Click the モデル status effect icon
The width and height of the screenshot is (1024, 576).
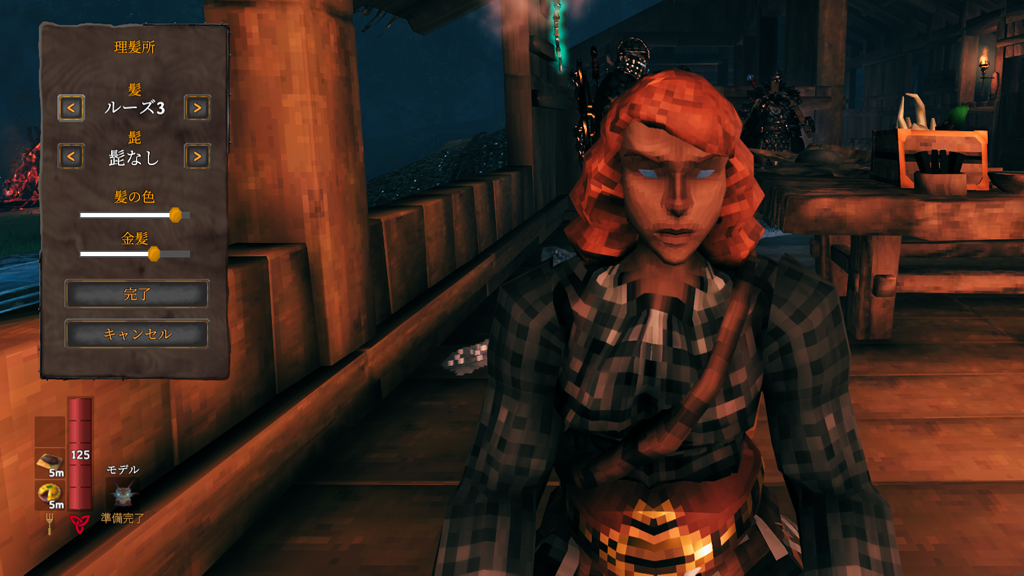coord(122,493)
